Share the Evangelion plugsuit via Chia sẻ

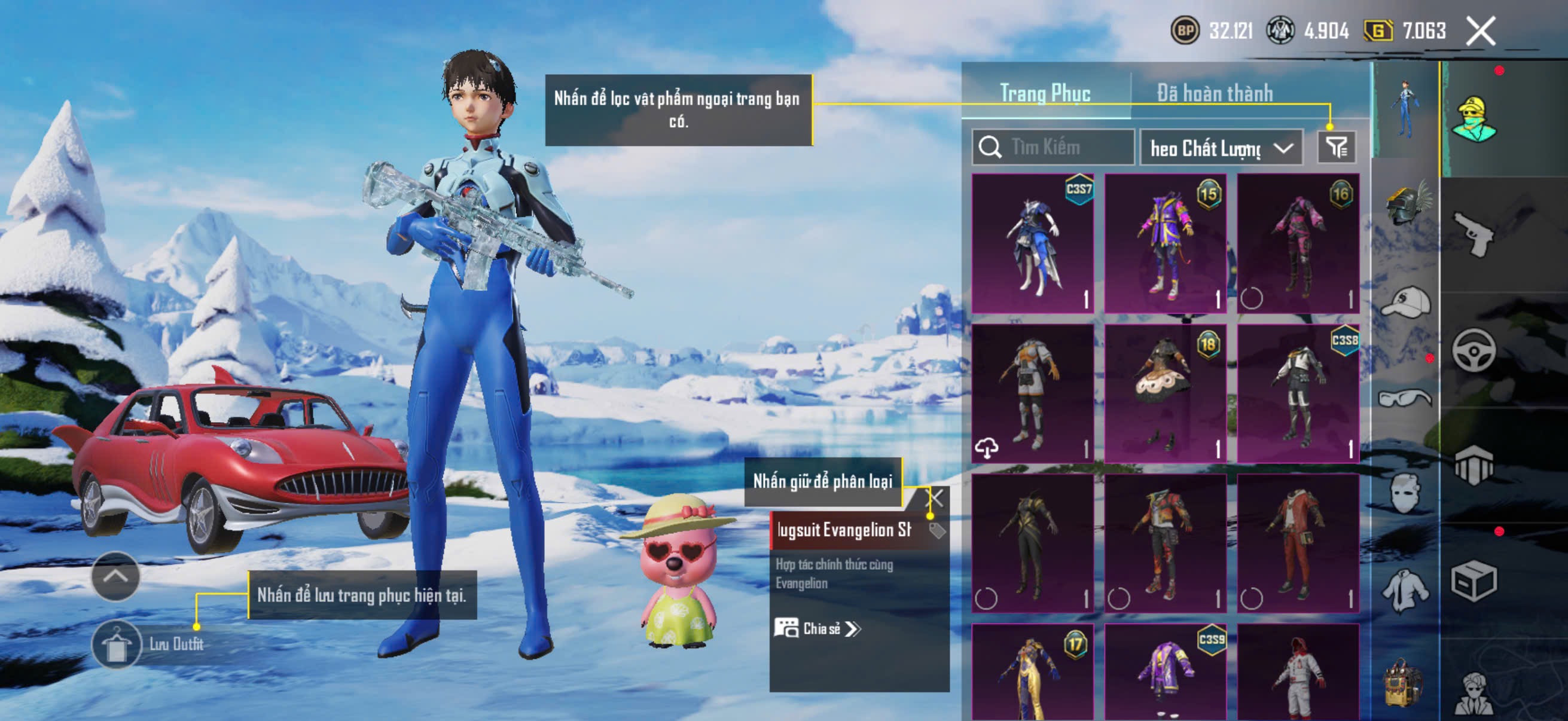pos(817,628)
